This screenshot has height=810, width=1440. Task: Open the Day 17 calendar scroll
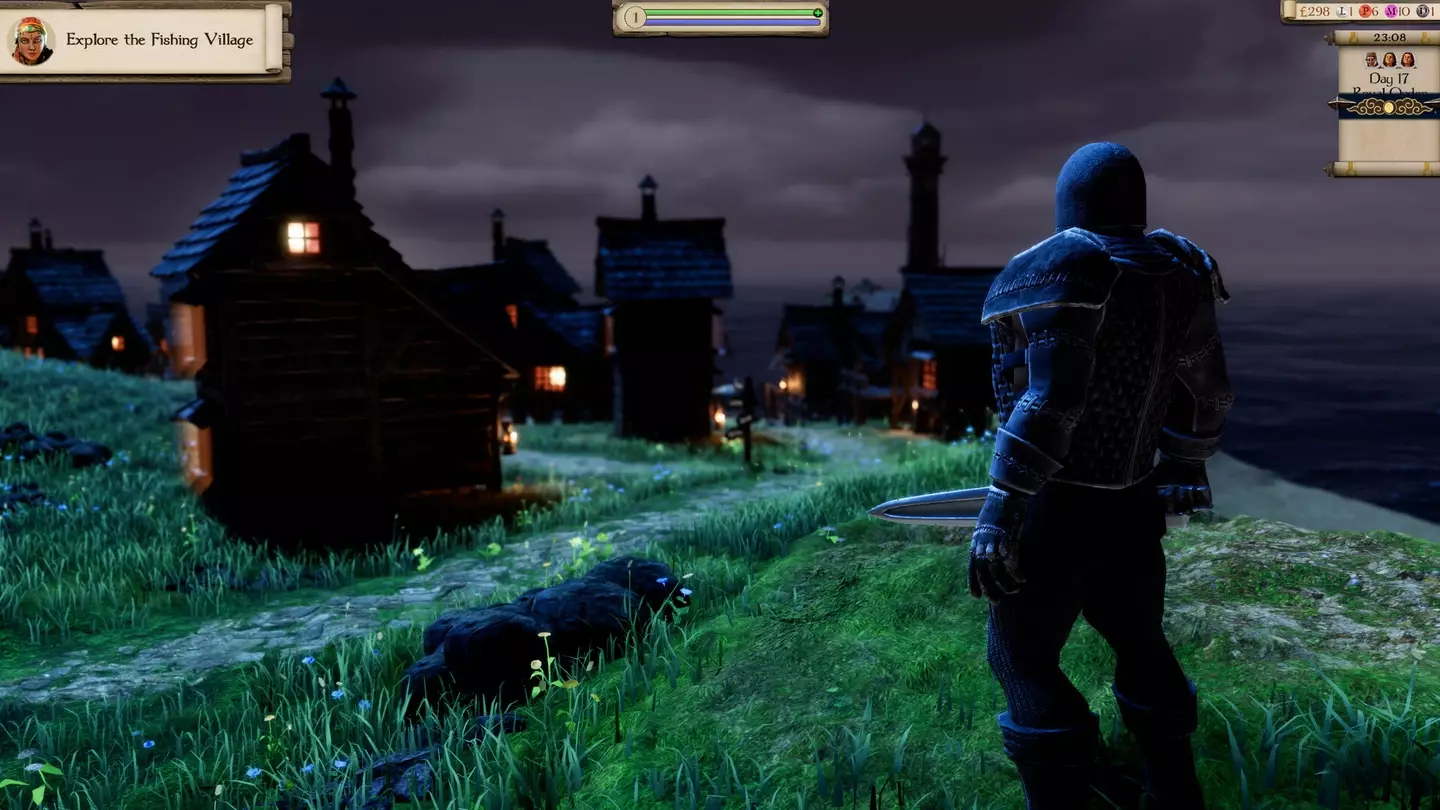pos(1388,78)
